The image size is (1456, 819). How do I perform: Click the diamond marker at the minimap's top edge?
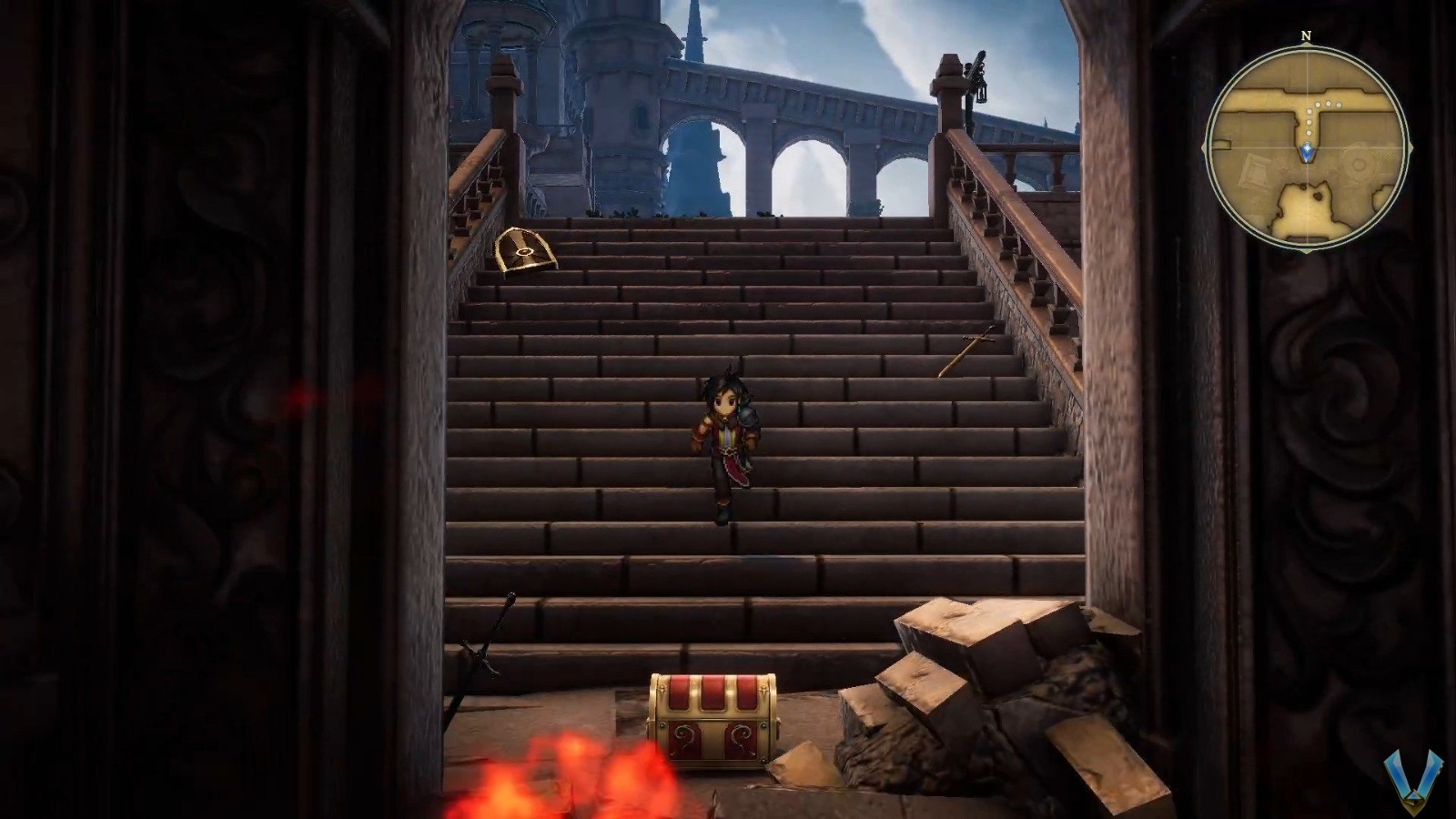[1306, 44]
